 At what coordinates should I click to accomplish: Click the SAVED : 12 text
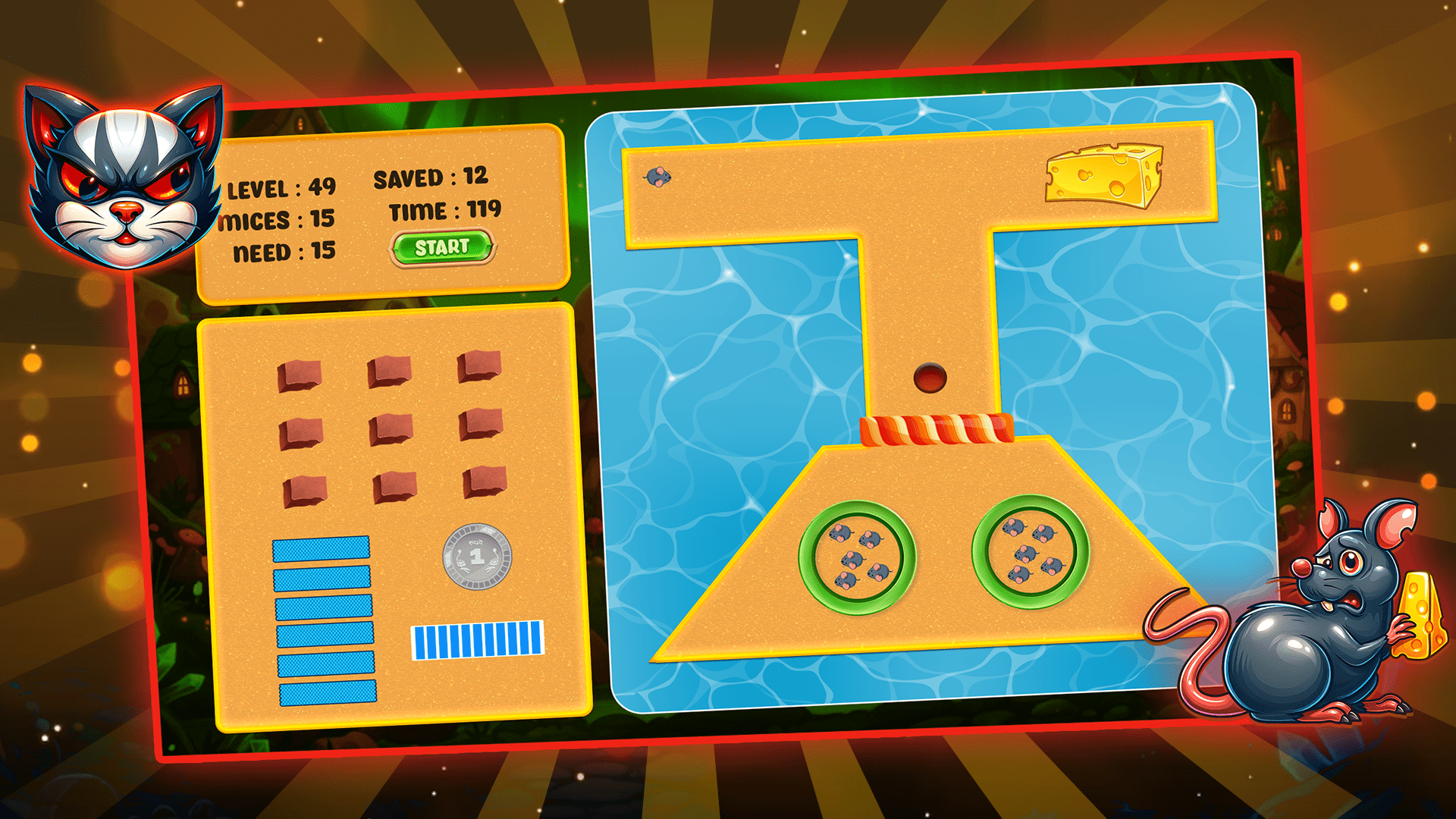pyautogui.click(x=432, y=176)
